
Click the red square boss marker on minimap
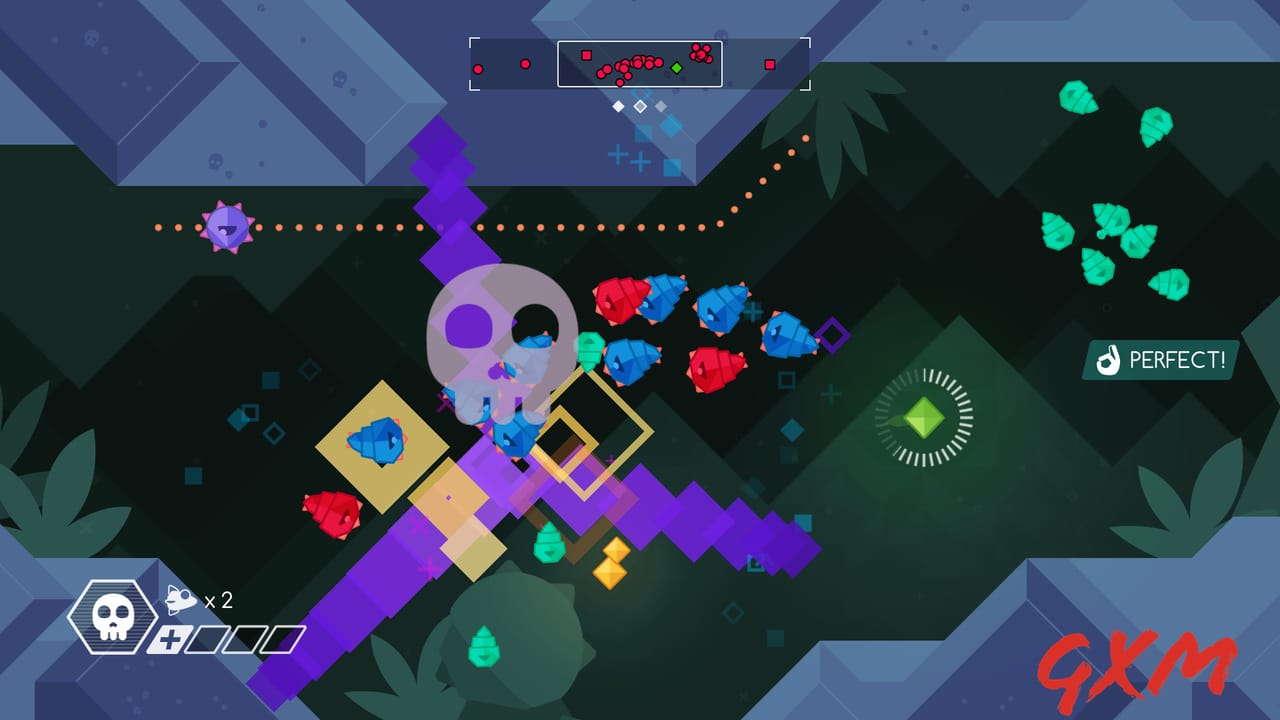click(x=586, y=54)
